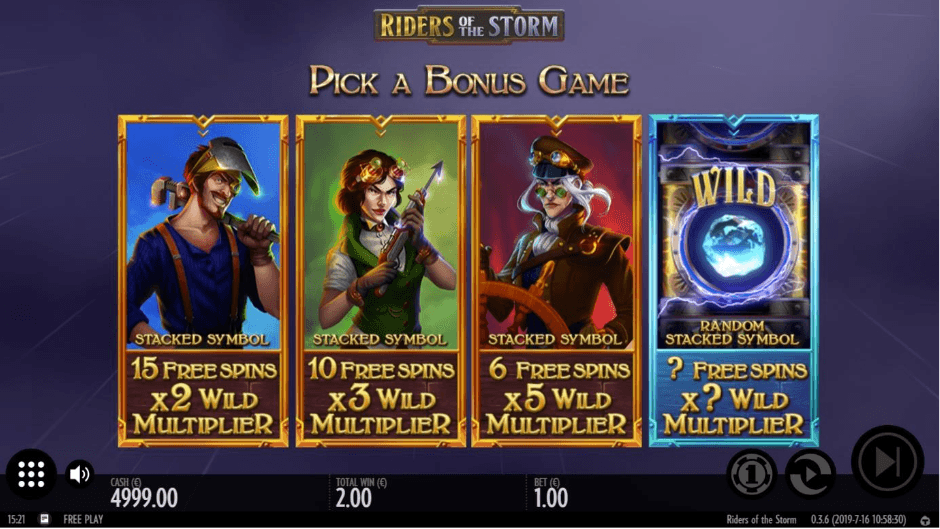
Task: Pick the 15 Free Spins x2 bonus card
Action: (x=203, y=280)
